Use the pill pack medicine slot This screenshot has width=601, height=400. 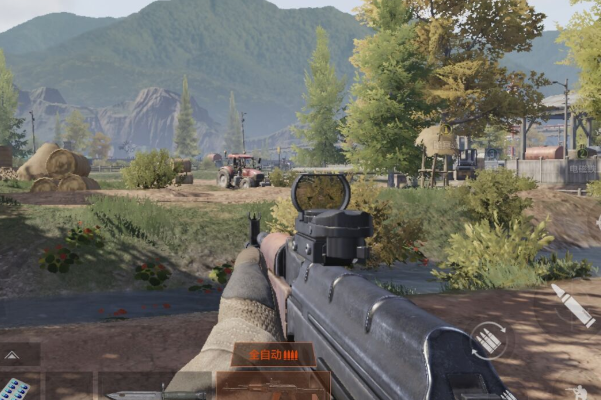[x=14, y=388]
